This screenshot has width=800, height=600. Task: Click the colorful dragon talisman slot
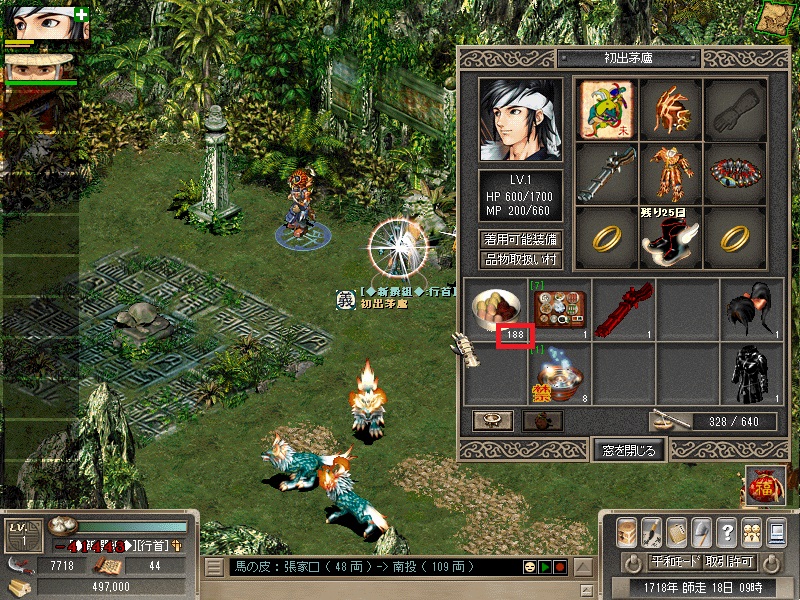608,106
